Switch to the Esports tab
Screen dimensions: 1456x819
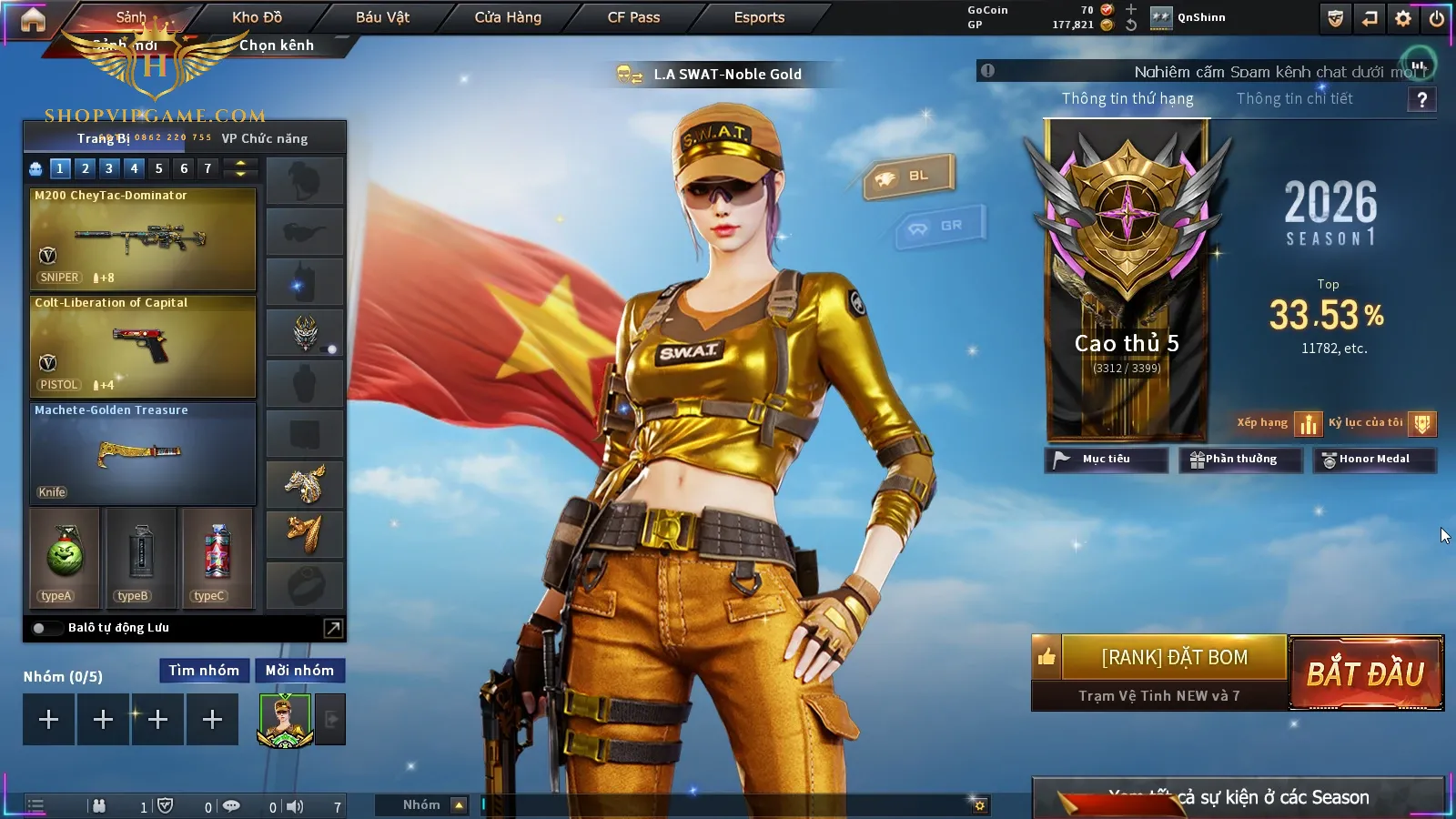pyautogui.click(x=759, y=17)
